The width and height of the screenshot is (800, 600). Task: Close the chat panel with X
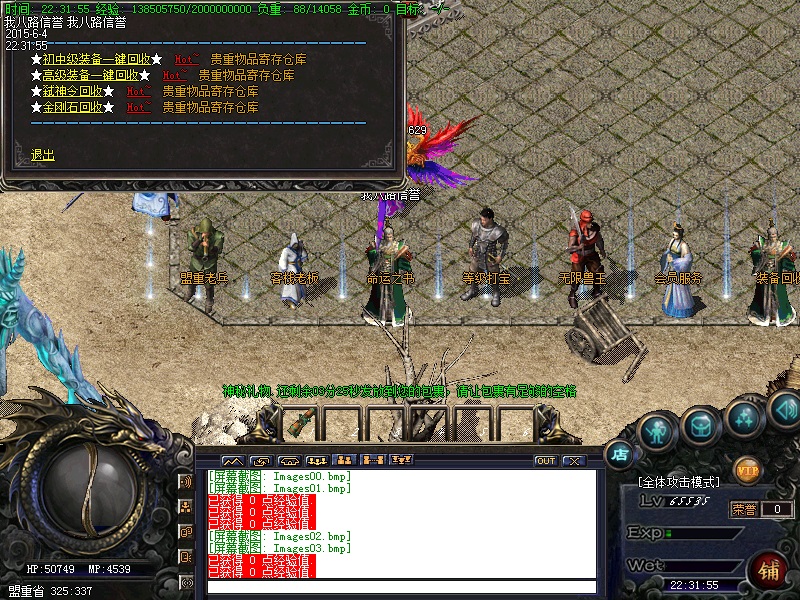(573, 461)
